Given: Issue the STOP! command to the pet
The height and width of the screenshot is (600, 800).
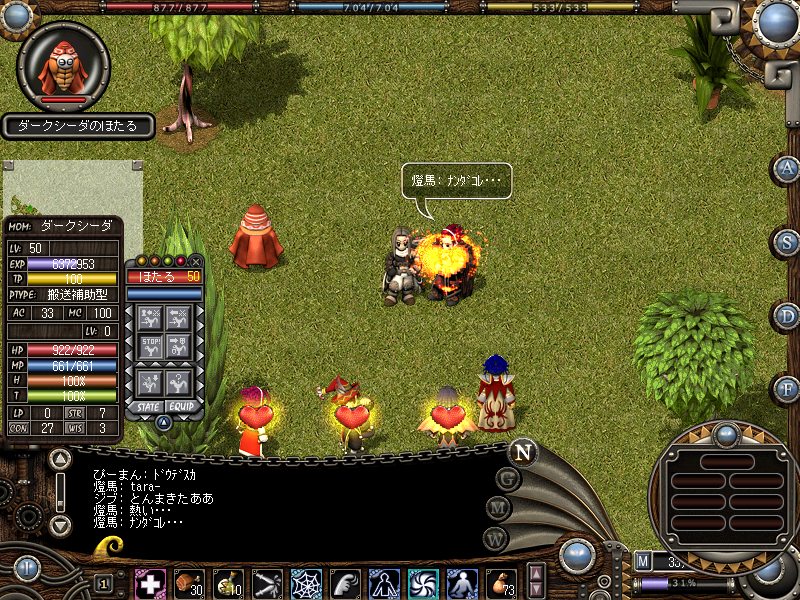Looking at the screenshot, I should tap(150, 349).
